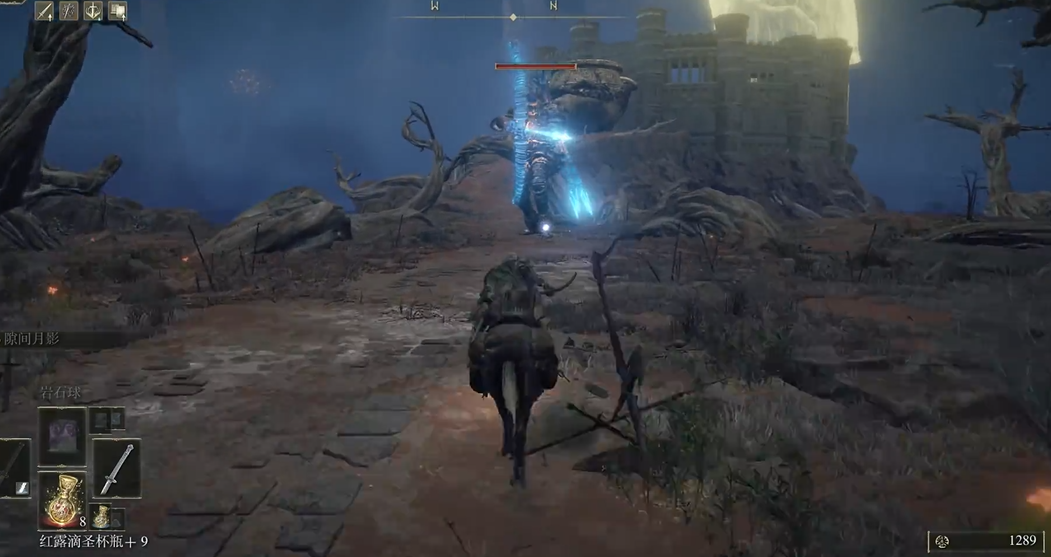Click the sword attack-up buff icon
The height and width of the screenshot is (557, 1051).
tap(45, 11)
